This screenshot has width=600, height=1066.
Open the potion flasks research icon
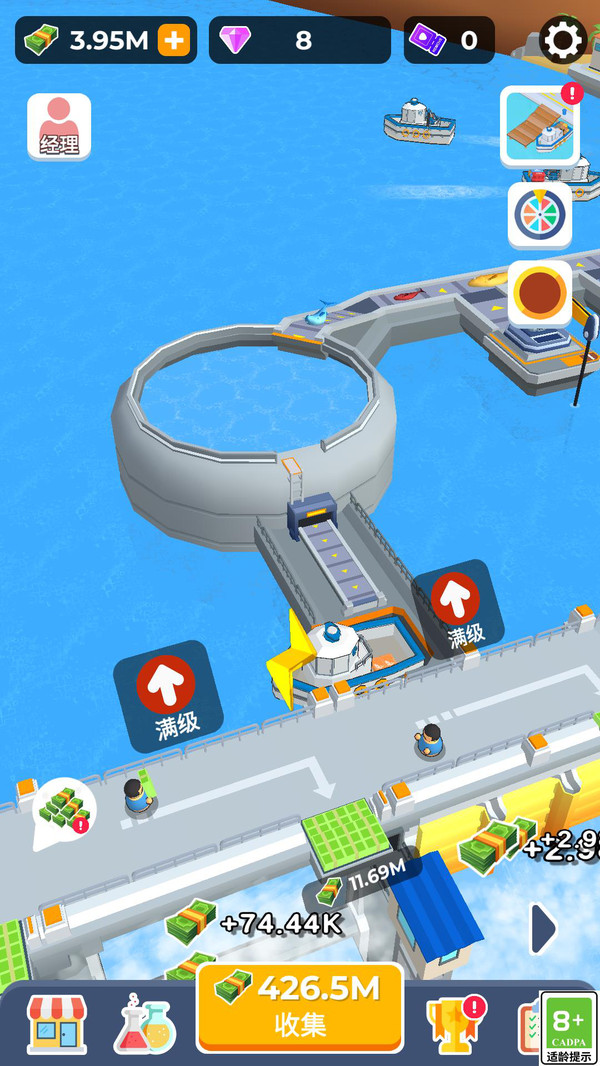(145, 1024)
